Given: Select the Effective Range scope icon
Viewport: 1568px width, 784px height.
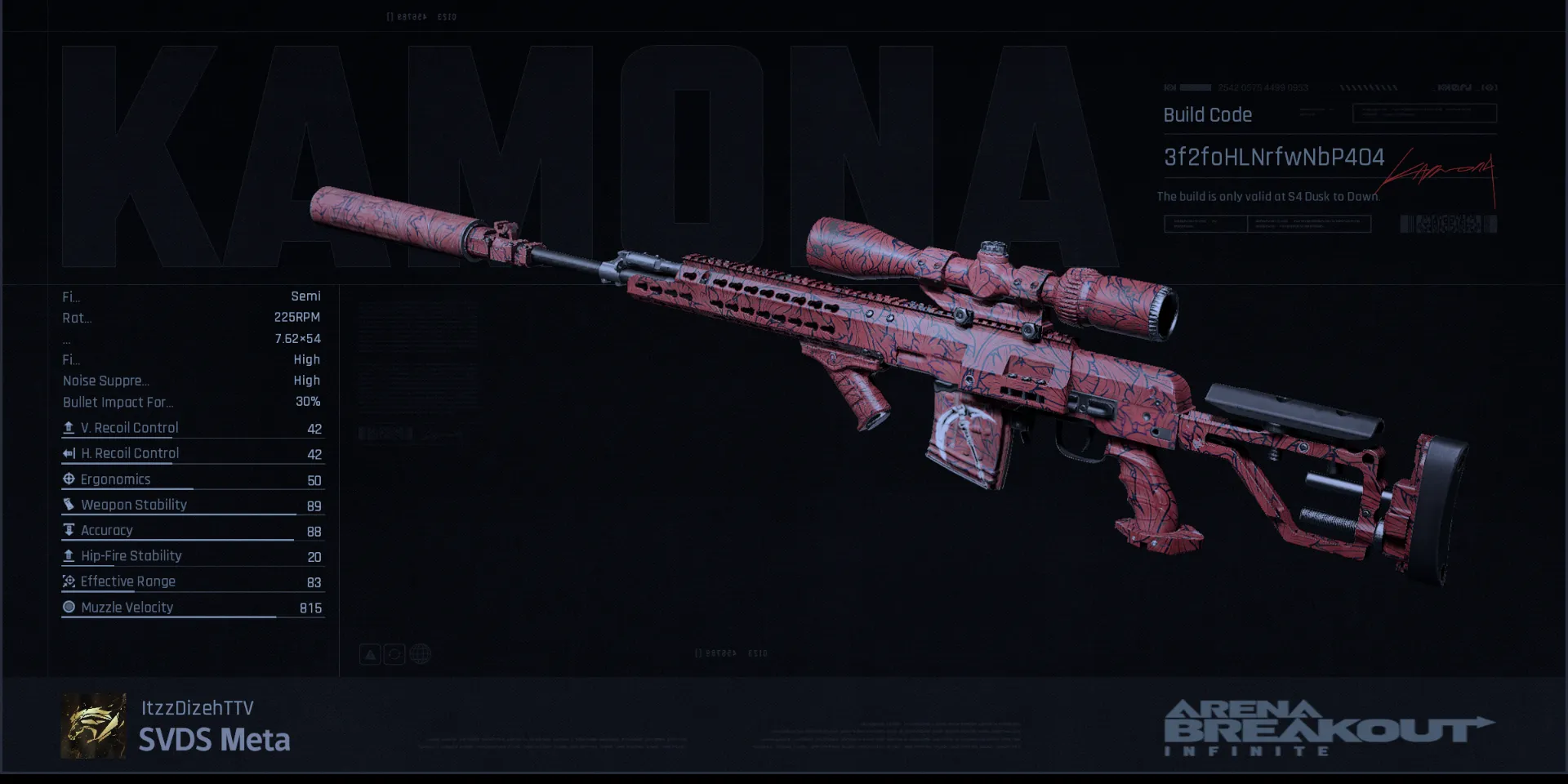Looking at the screenshot, I should 69,581.
